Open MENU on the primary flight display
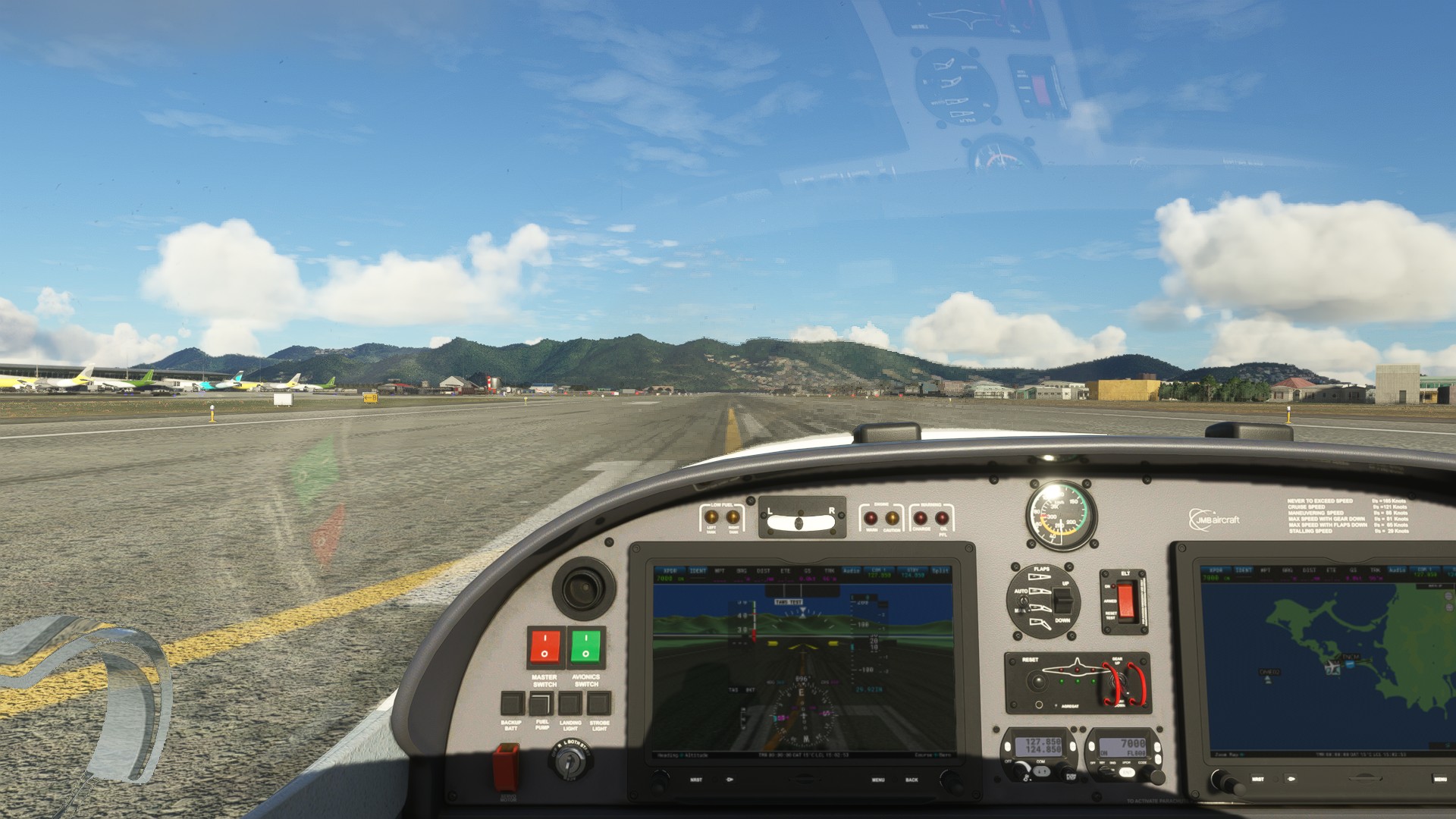This screenshot has width=1456, height=819. click(x=878, y=780)
